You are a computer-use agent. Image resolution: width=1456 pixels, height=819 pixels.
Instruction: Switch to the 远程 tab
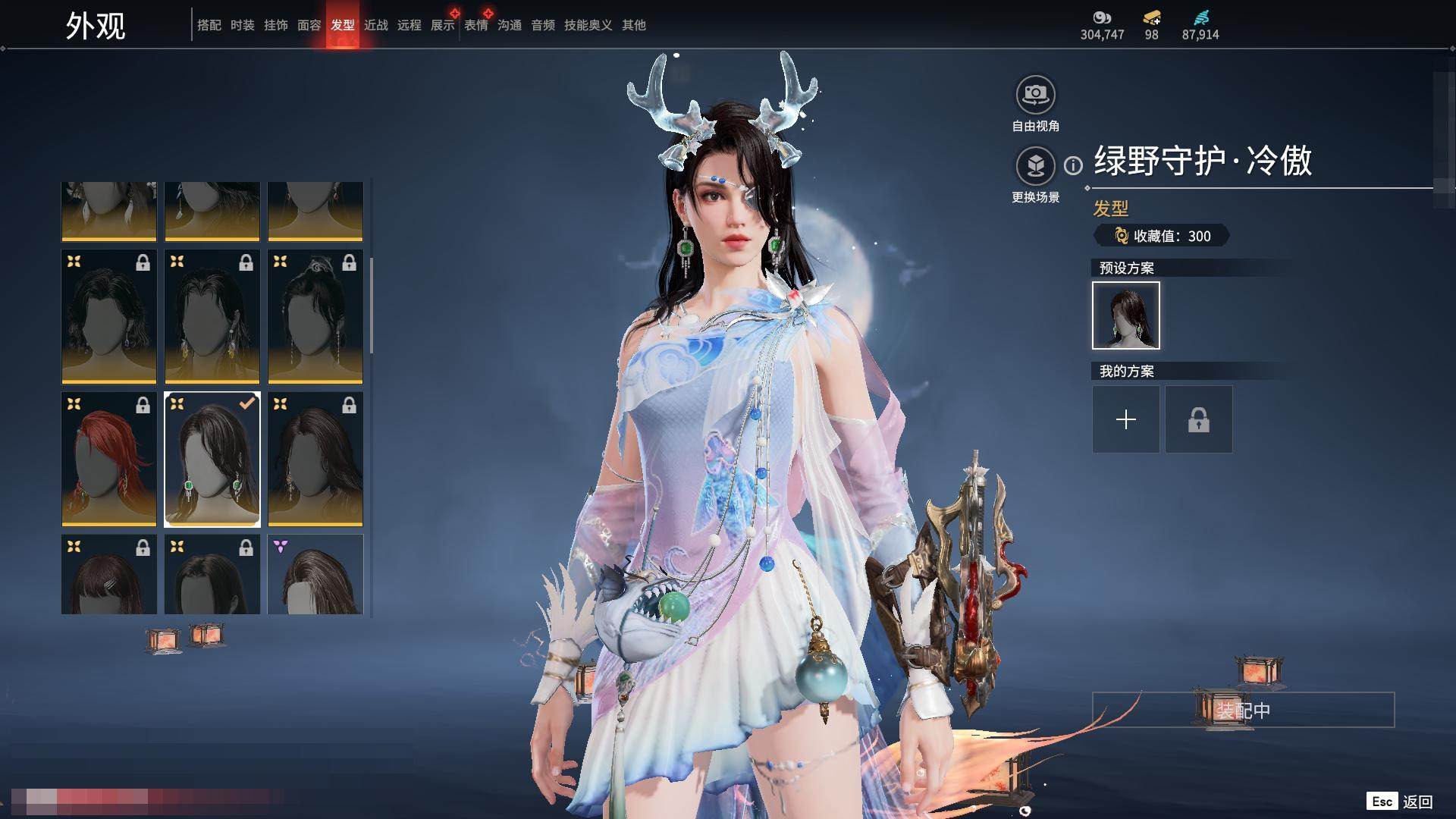409,25
